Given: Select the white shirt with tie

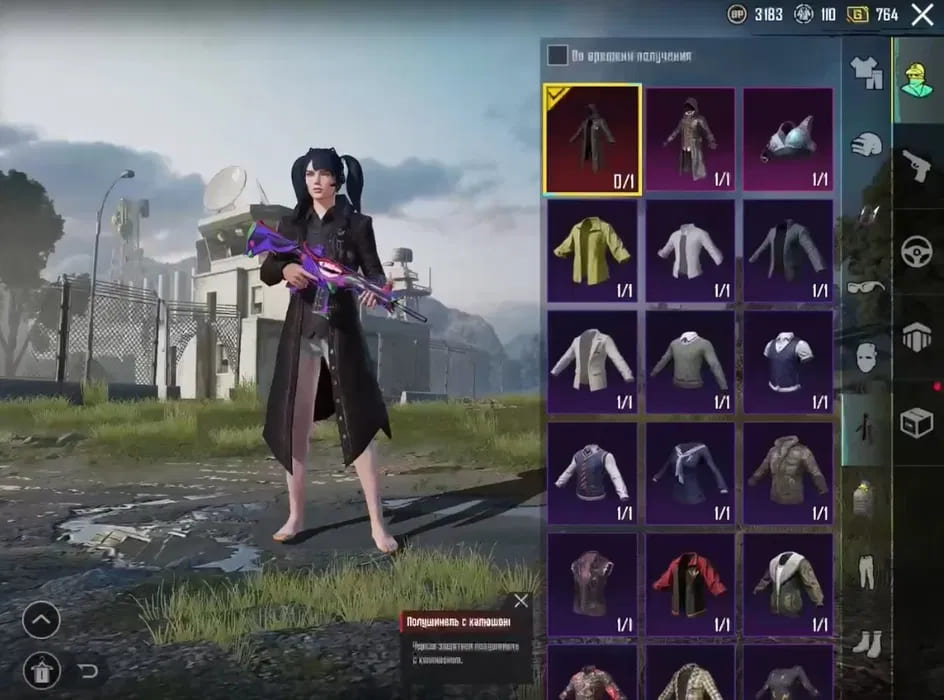Looking at the screenshot, I should (x=690, y=250).
